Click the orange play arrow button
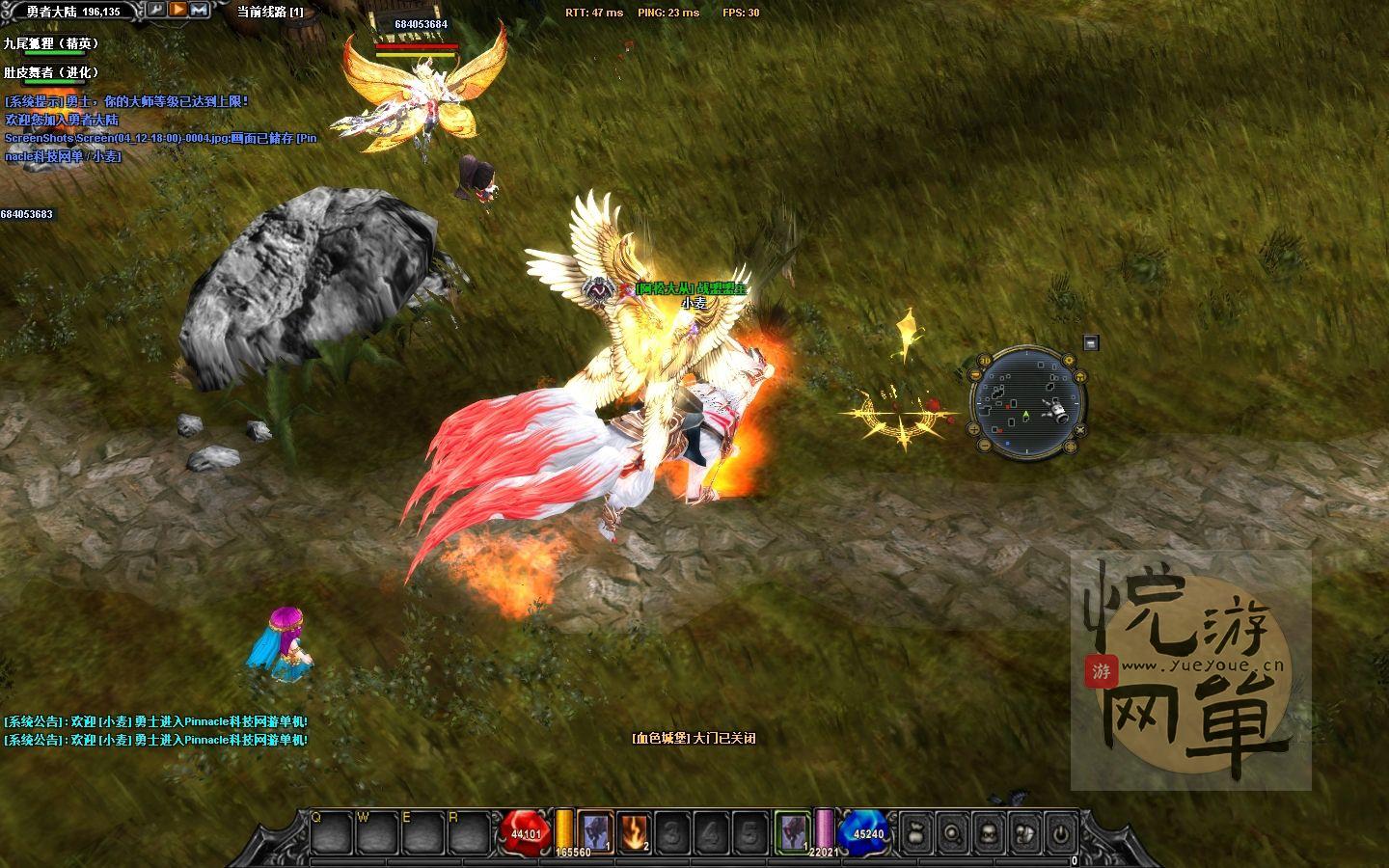The height and width of the screenshot is (868, 1389). click(x=178, y=10)
